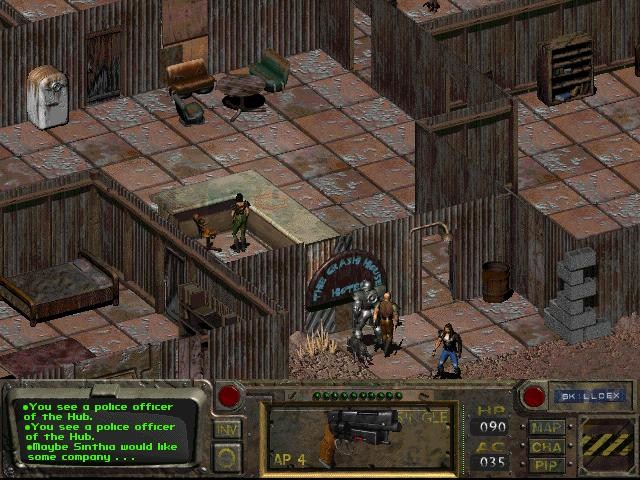Click the round options button below INV
The image size is (640, 480).
228,456
